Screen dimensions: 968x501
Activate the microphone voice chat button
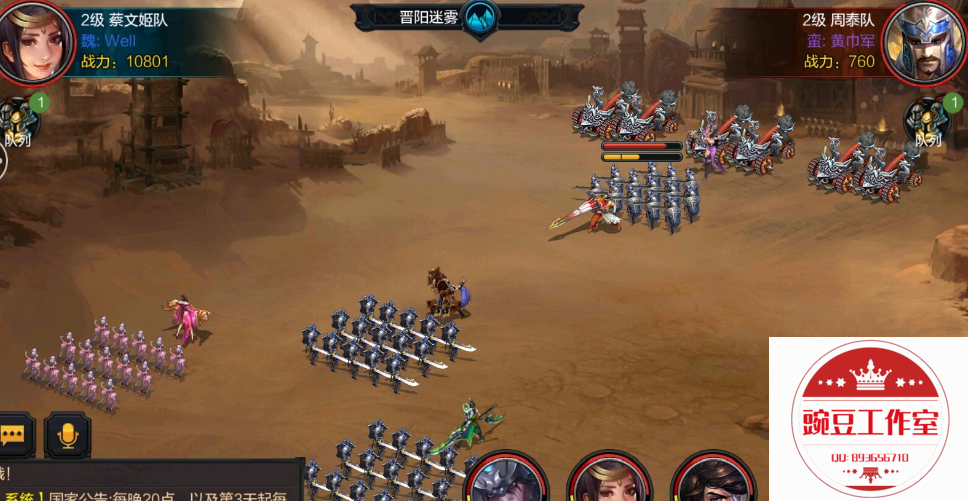point(68,436)
